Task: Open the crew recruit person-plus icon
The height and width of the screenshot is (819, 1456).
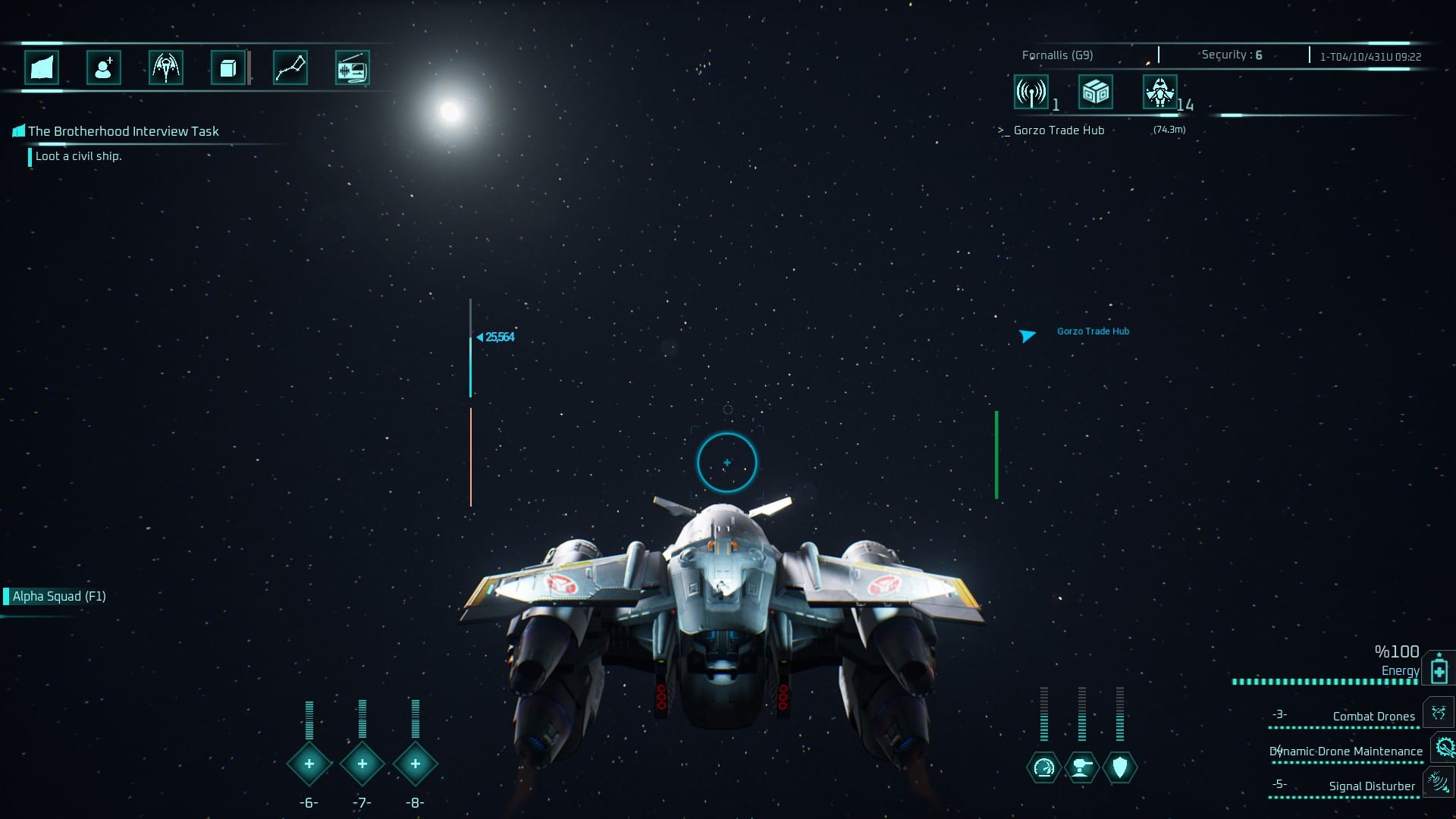Action: coord(104,68)
